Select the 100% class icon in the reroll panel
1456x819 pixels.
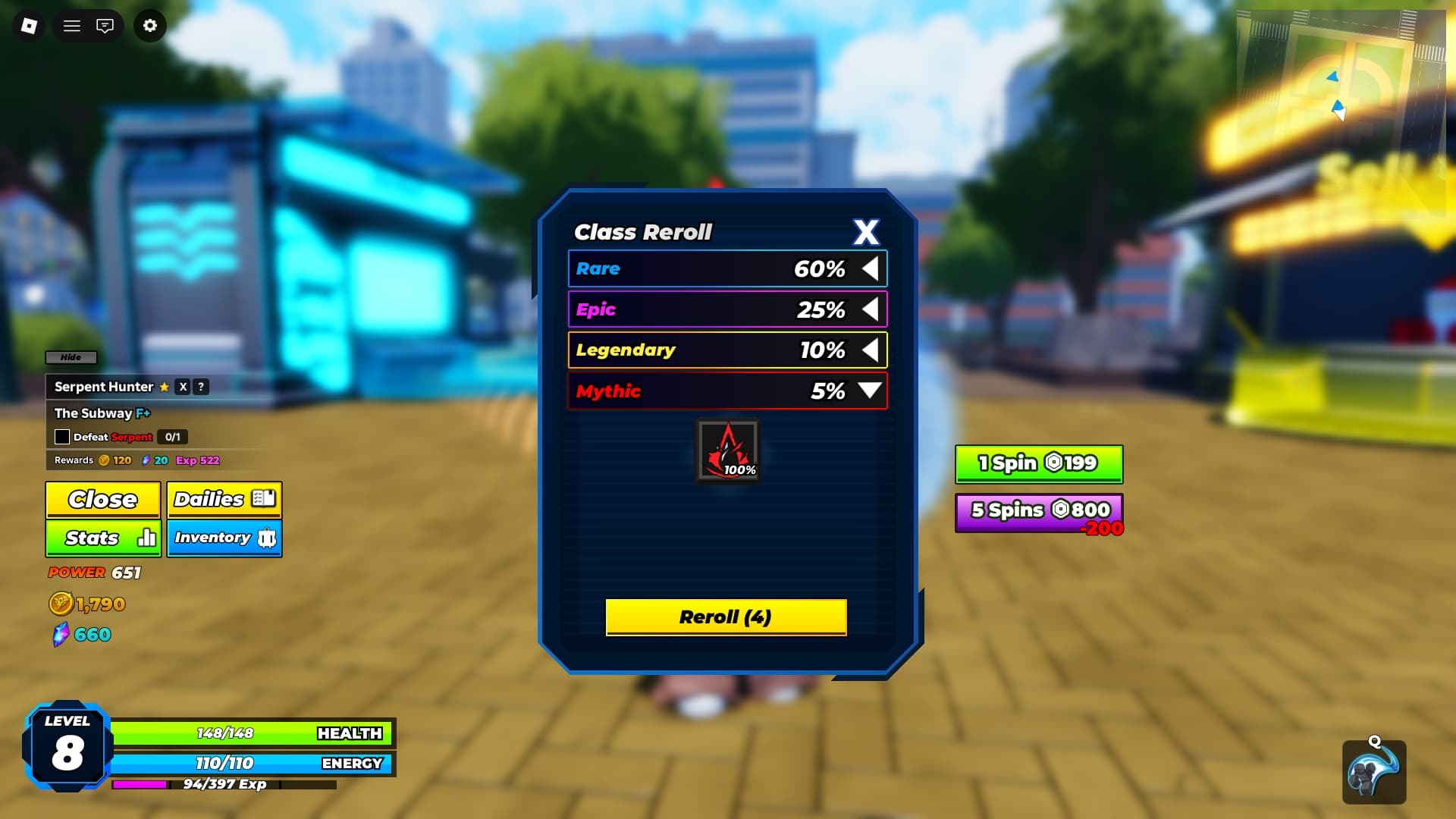726,450
